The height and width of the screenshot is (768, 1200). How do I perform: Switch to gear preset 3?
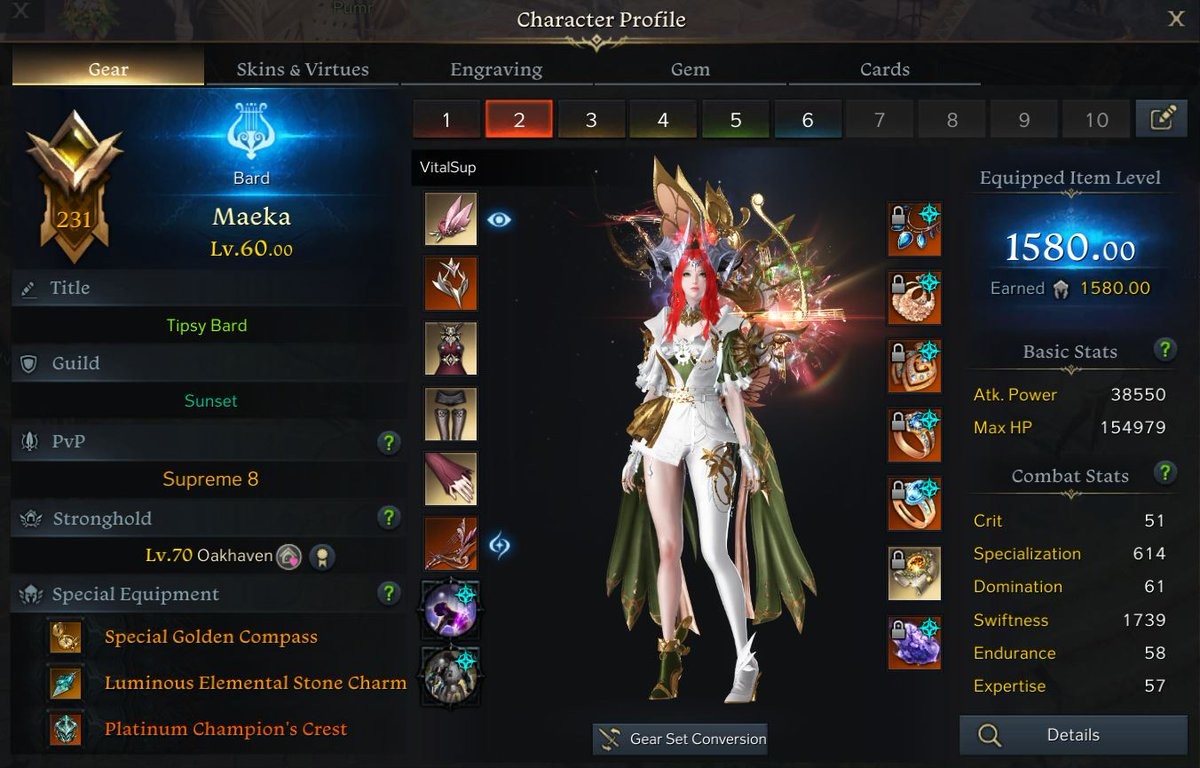pos(591,120)
